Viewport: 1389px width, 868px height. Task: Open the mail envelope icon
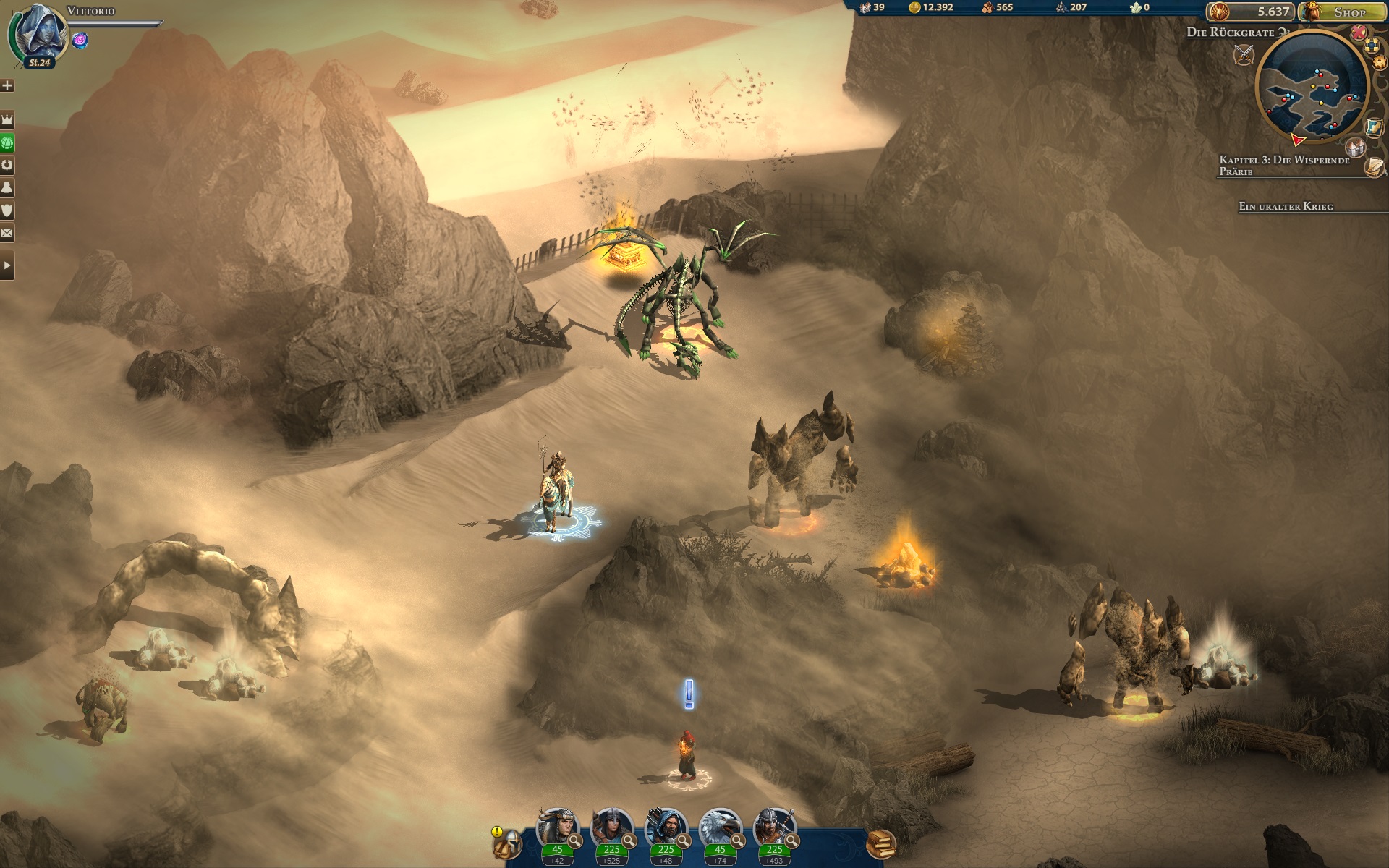tap(7, 233)
